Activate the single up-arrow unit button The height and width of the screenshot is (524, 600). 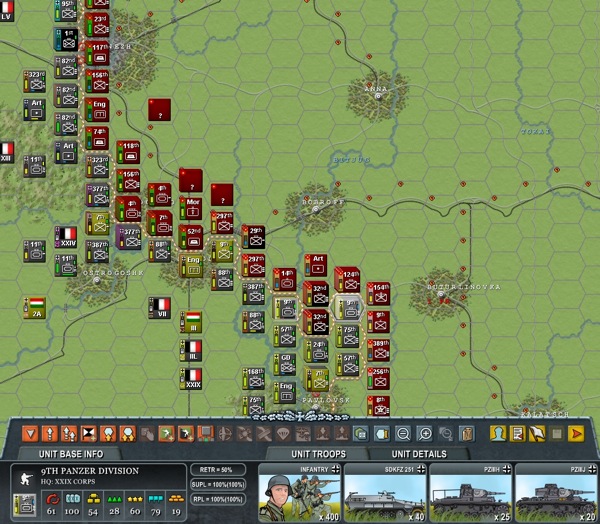(49, 434)
